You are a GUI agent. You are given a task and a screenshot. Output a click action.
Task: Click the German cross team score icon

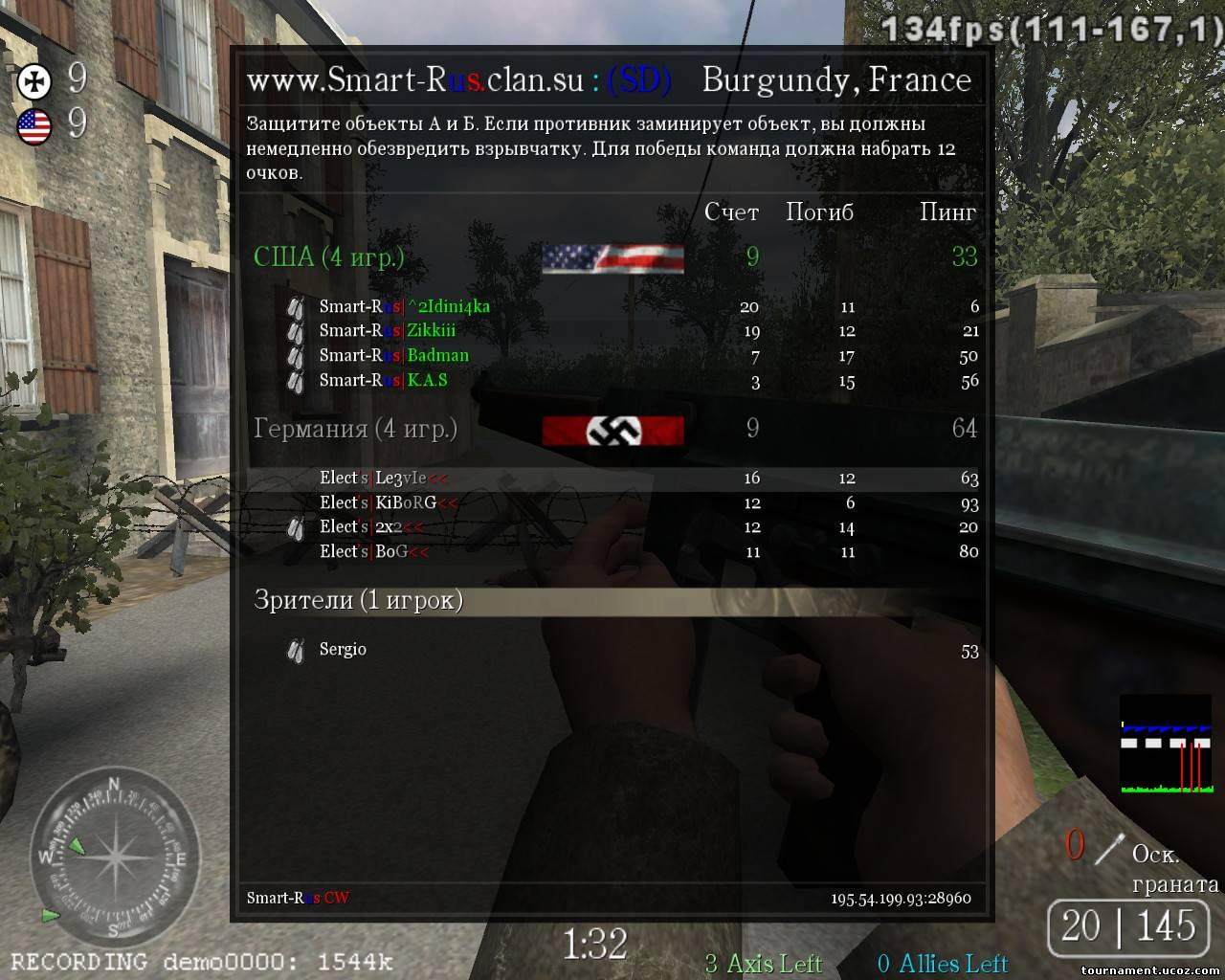click(35, 82)
